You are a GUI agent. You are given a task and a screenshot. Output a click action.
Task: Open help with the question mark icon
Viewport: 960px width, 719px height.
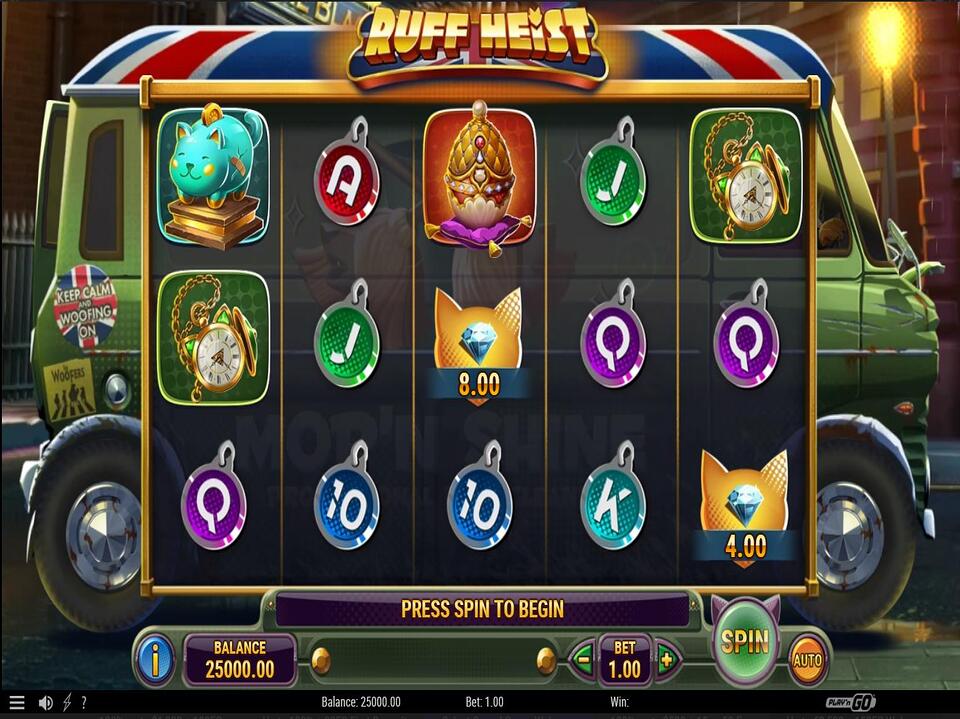coord(84,703)
